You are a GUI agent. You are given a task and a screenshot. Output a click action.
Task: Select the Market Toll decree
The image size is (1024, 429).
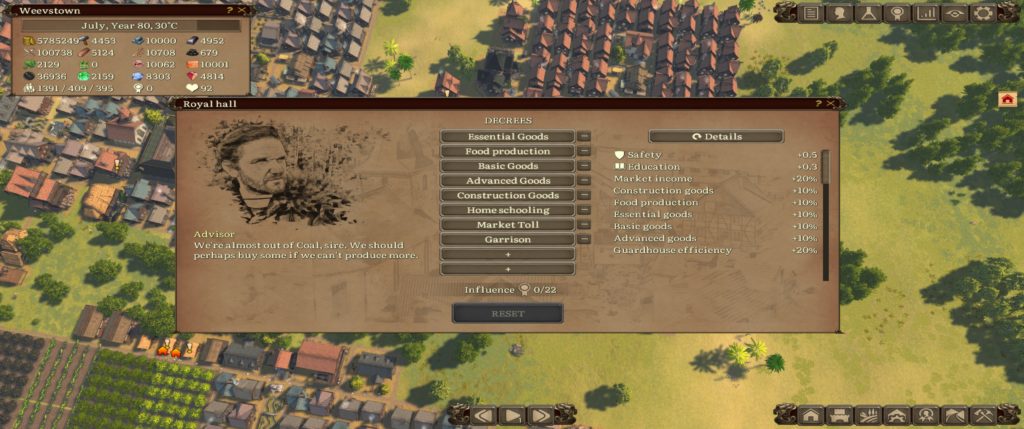507,226
